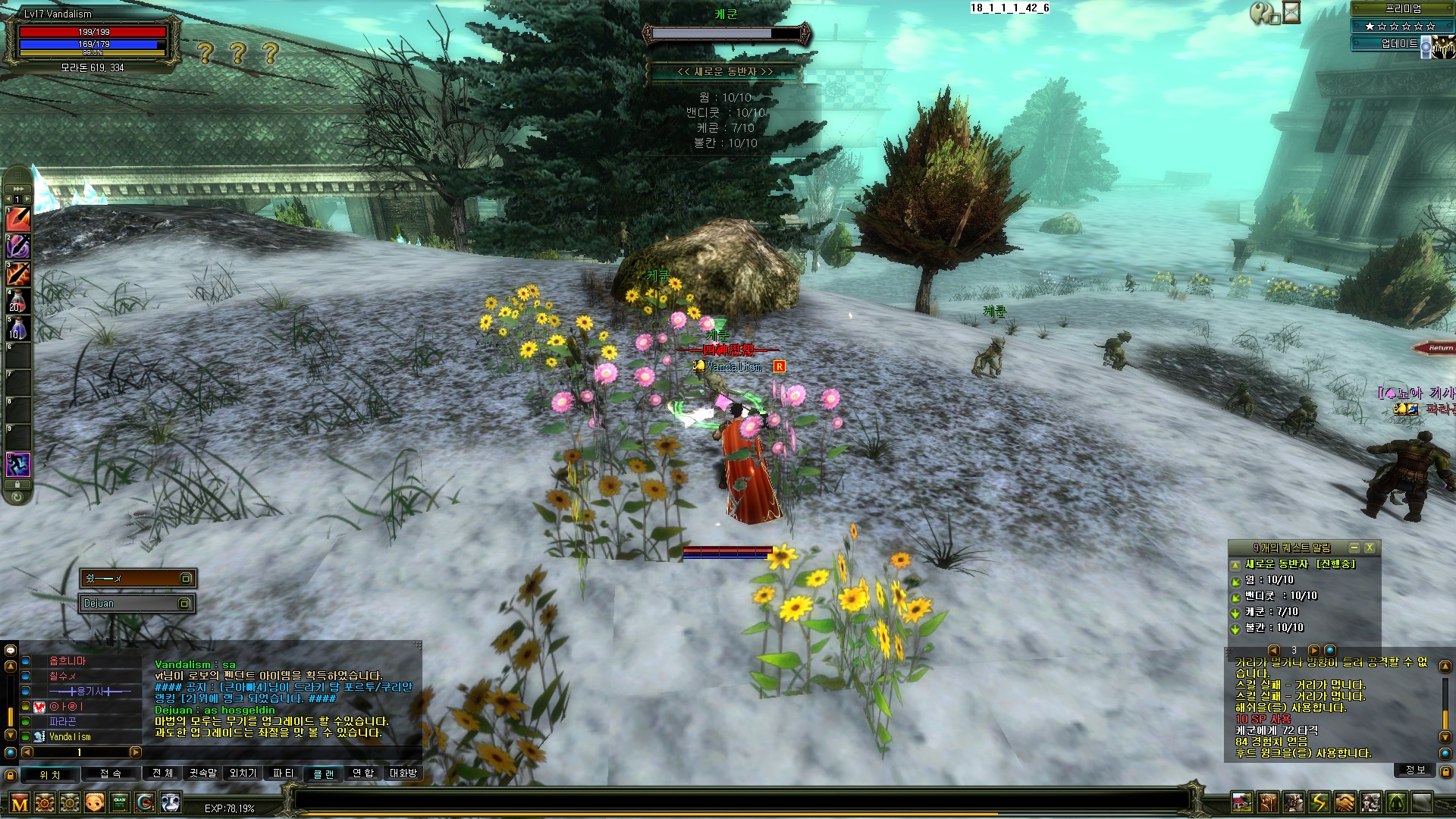Image resolution: width=1456 pixels, height=819 pixels.
Task: Use the blue mana potion slot
Action: [x=18, y=329]
